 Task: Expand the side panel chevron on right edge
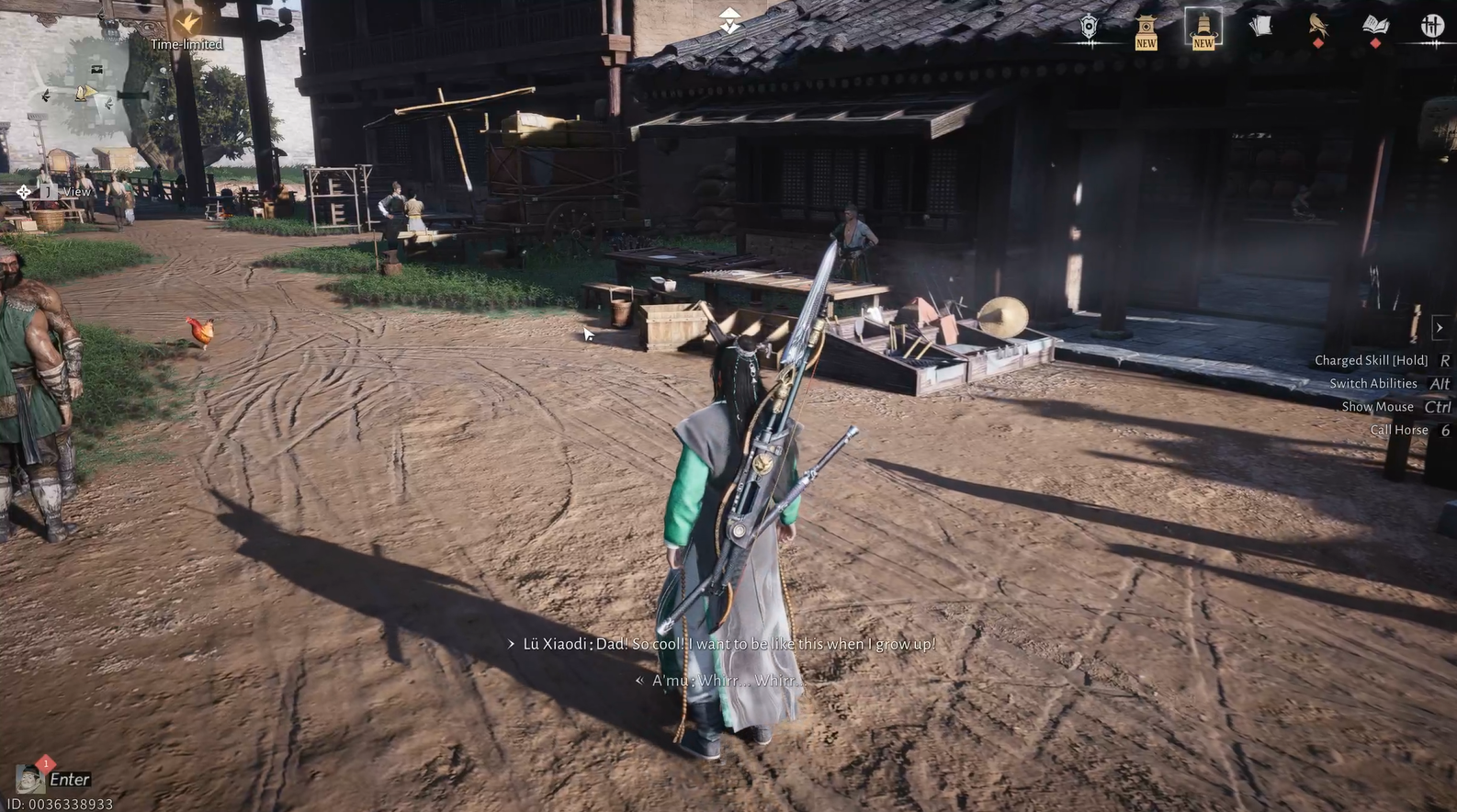pyautogui.click(x=1440, y=326)
